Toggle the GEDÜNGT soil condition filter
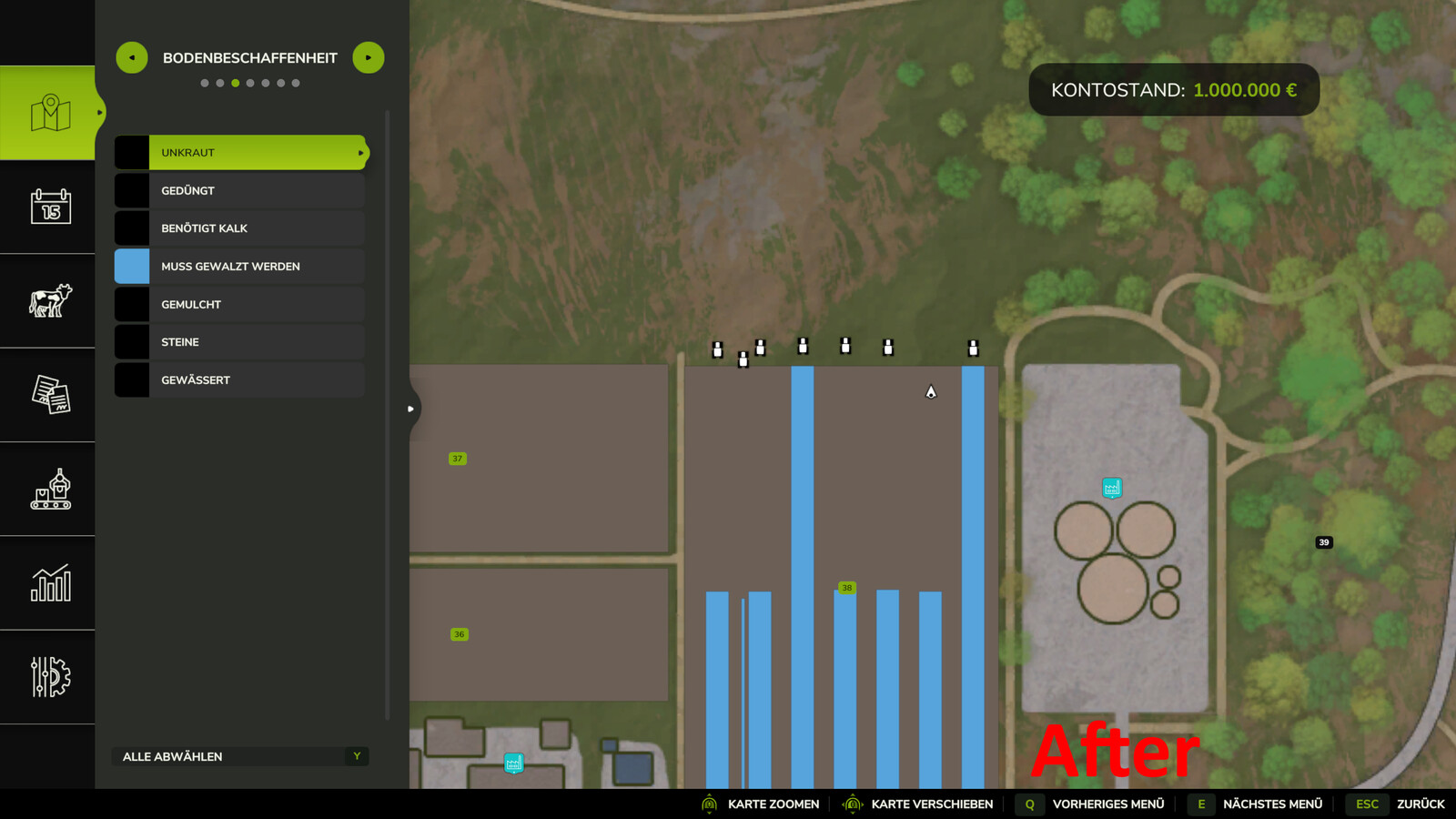 [x=131, y=190]
